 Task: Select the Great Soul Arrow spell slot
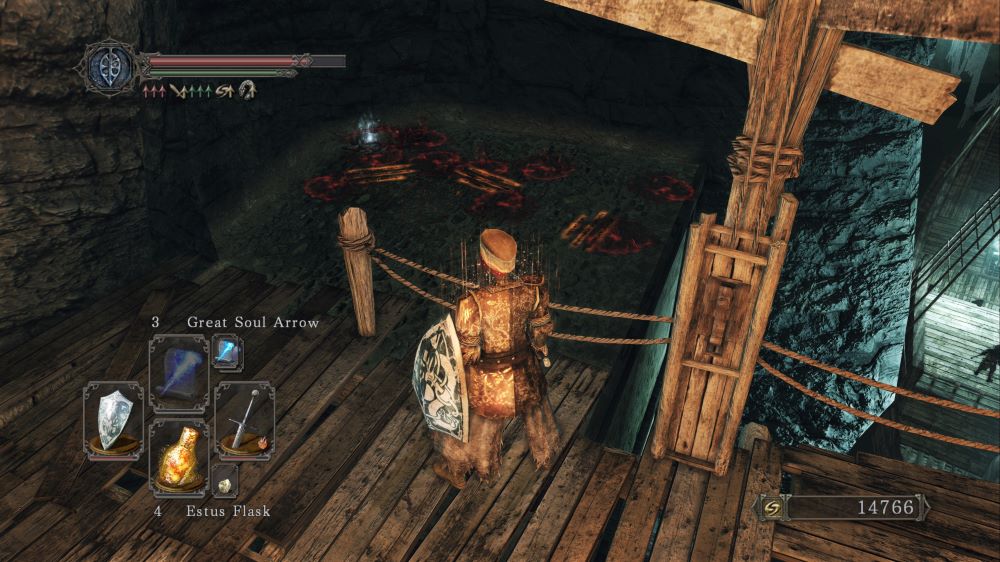click(x=178, y=372)
